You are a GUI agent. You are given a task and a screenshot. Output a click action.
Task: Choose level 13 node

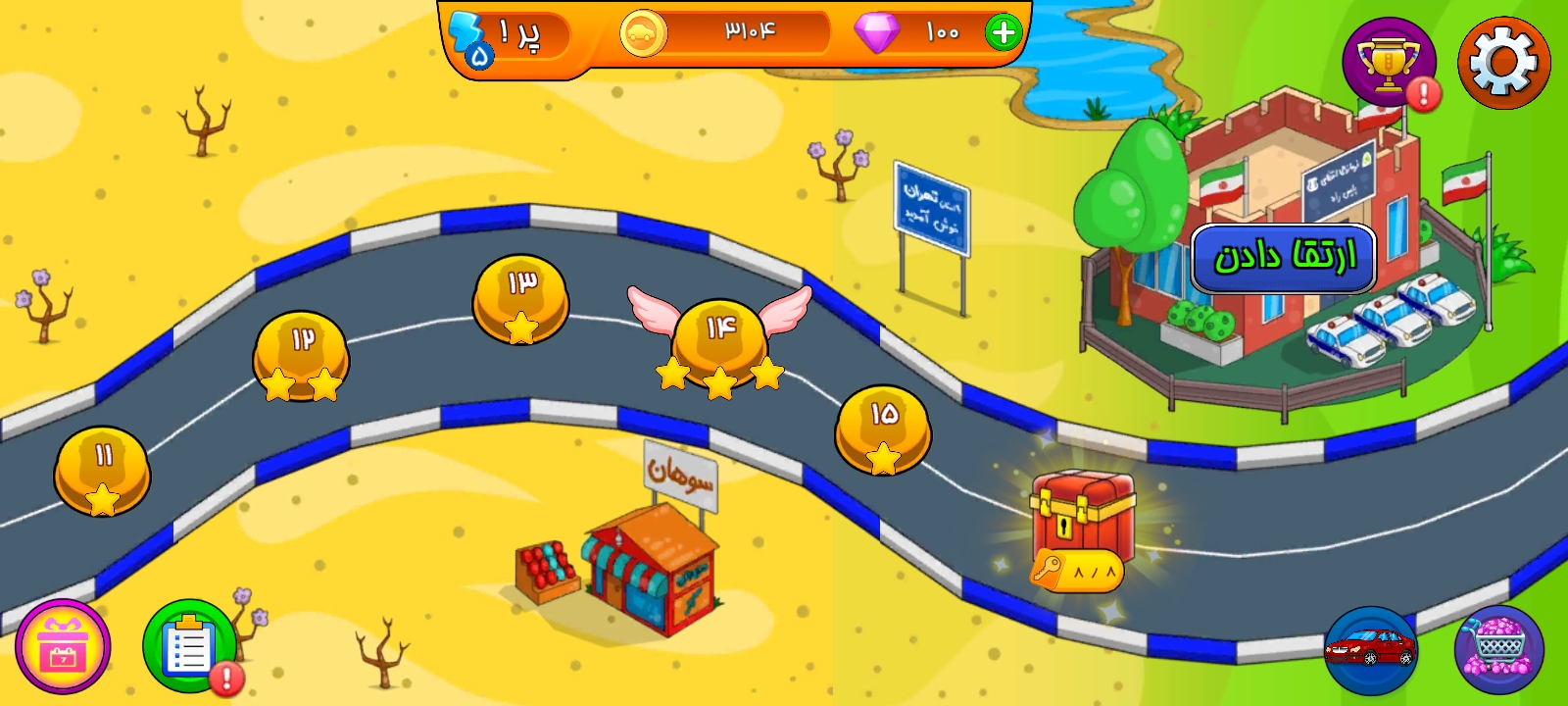520,298
